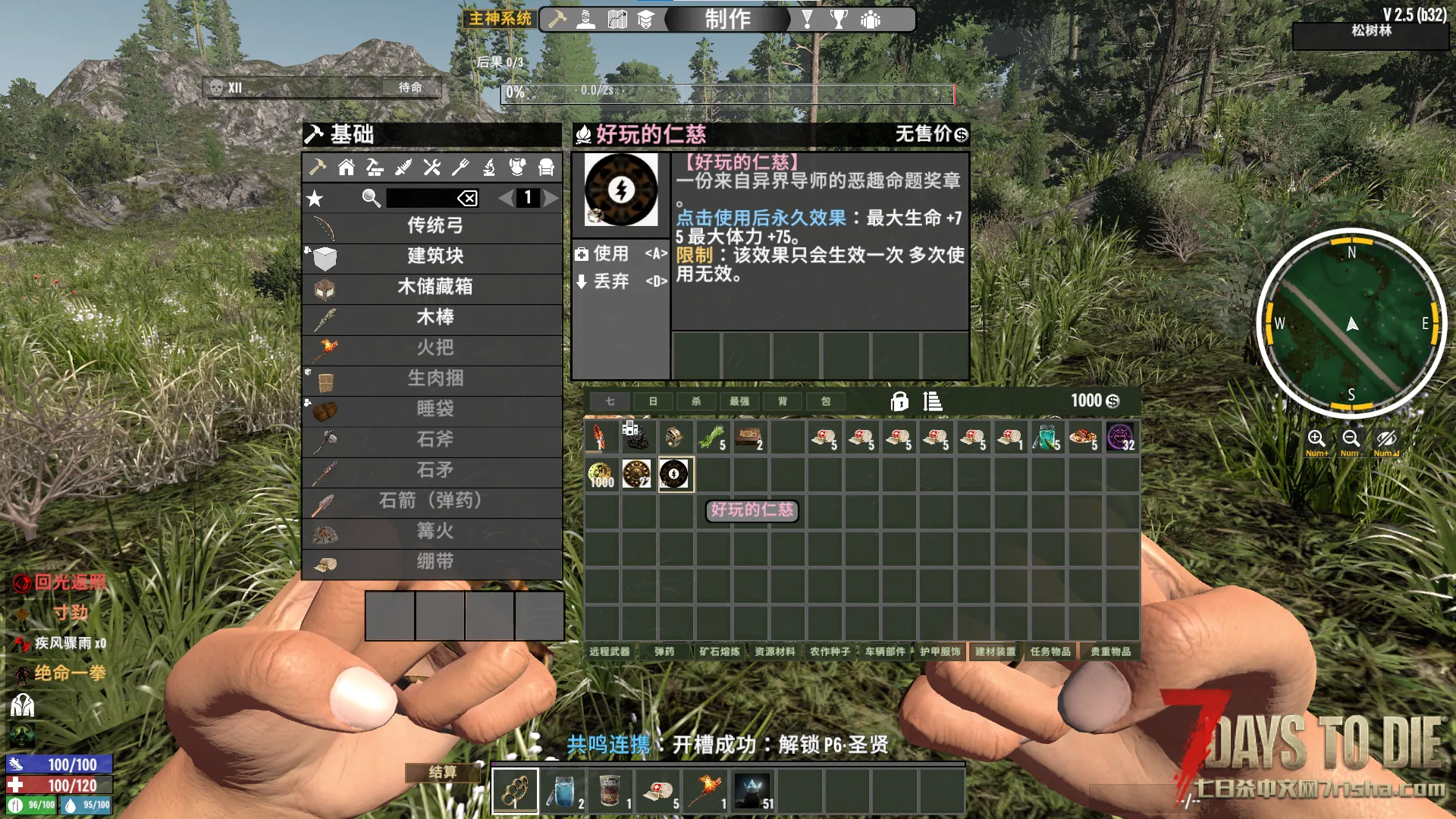Select the 传统弓 recipe in the crafting list

click(434, 226)
